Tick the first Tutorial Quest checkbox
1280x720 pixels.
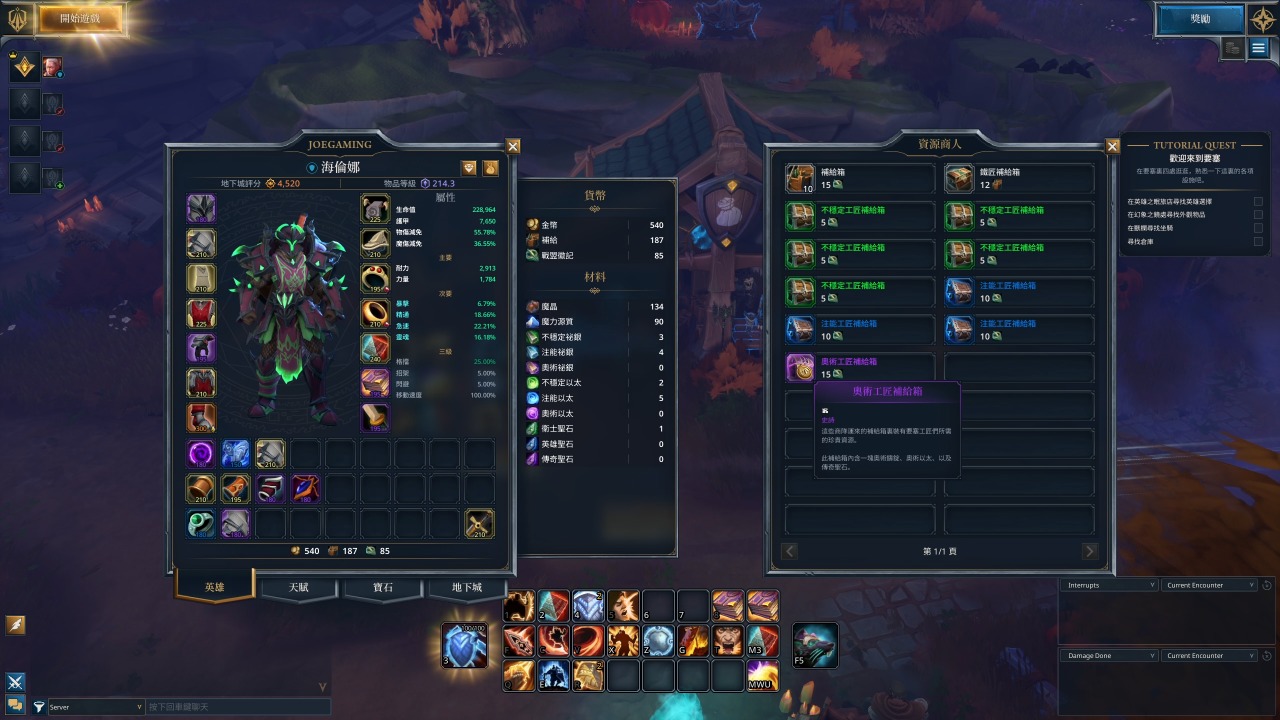coord(1258,201)
